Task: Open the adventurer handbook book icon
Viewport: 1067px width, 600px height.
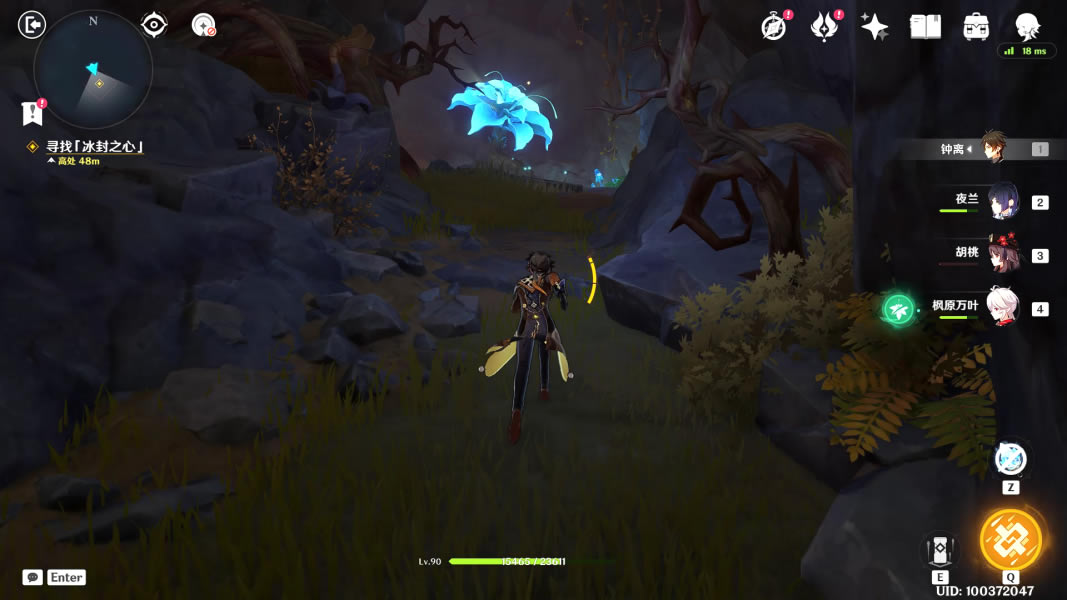Action: 925,27
